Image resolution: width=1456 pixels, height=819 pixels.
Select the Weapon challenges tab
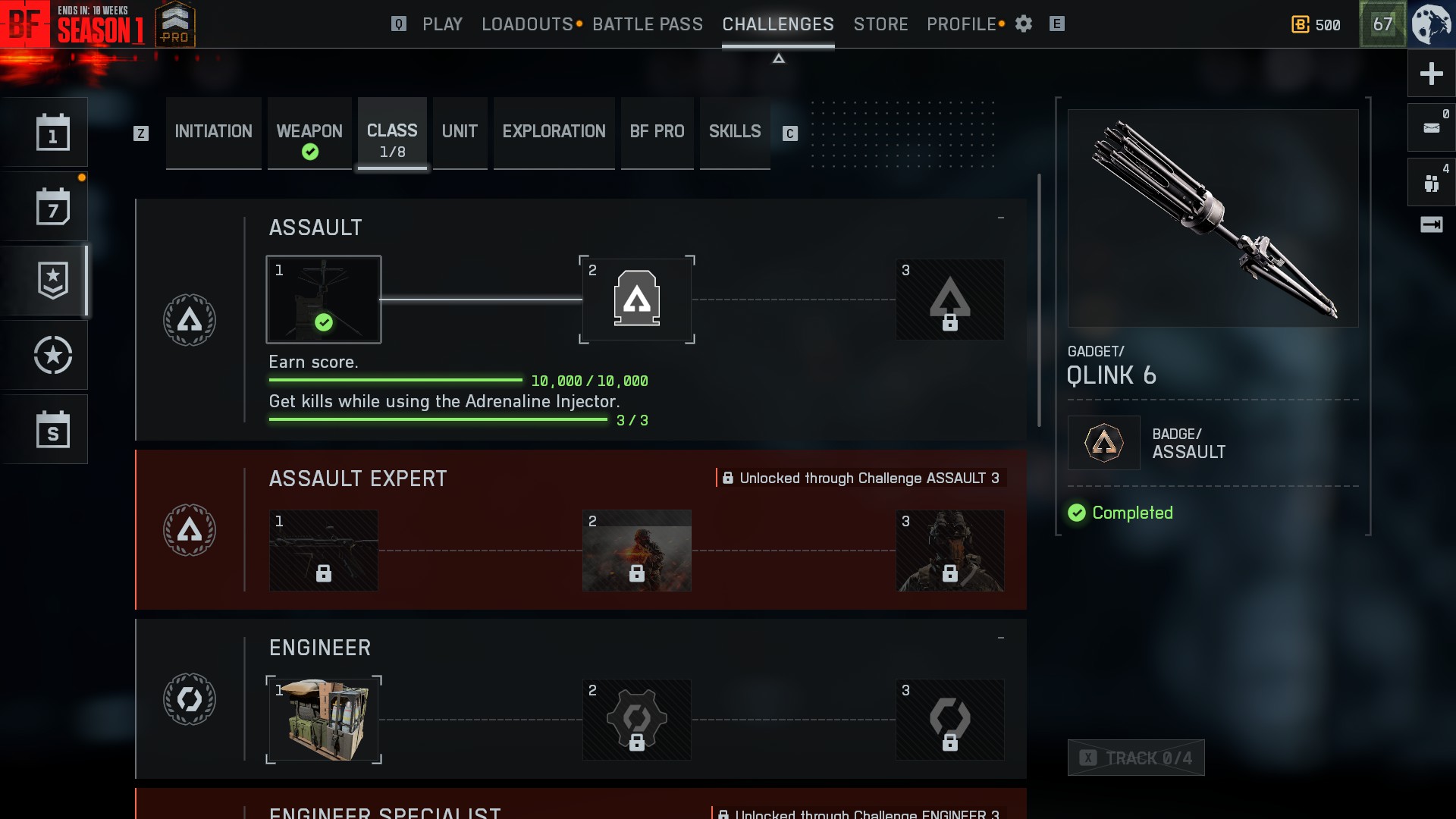pyautogui.click(x=309, y=132)
